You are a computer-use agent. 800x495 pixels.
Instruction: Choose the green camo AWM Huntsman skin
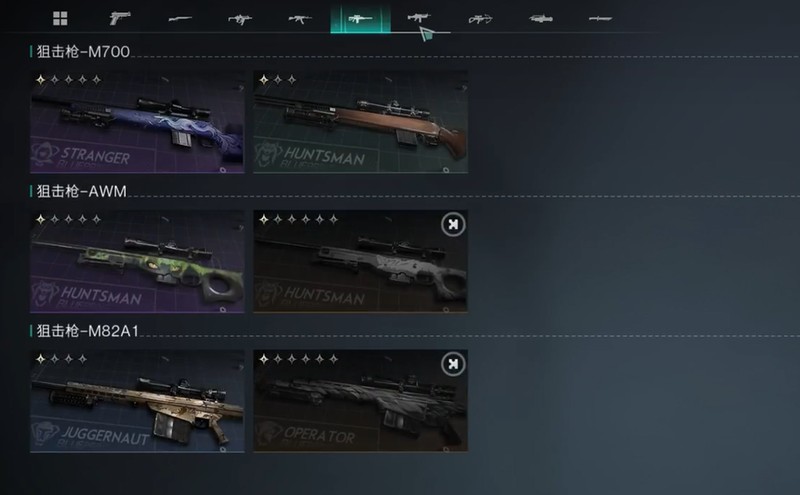138,261
